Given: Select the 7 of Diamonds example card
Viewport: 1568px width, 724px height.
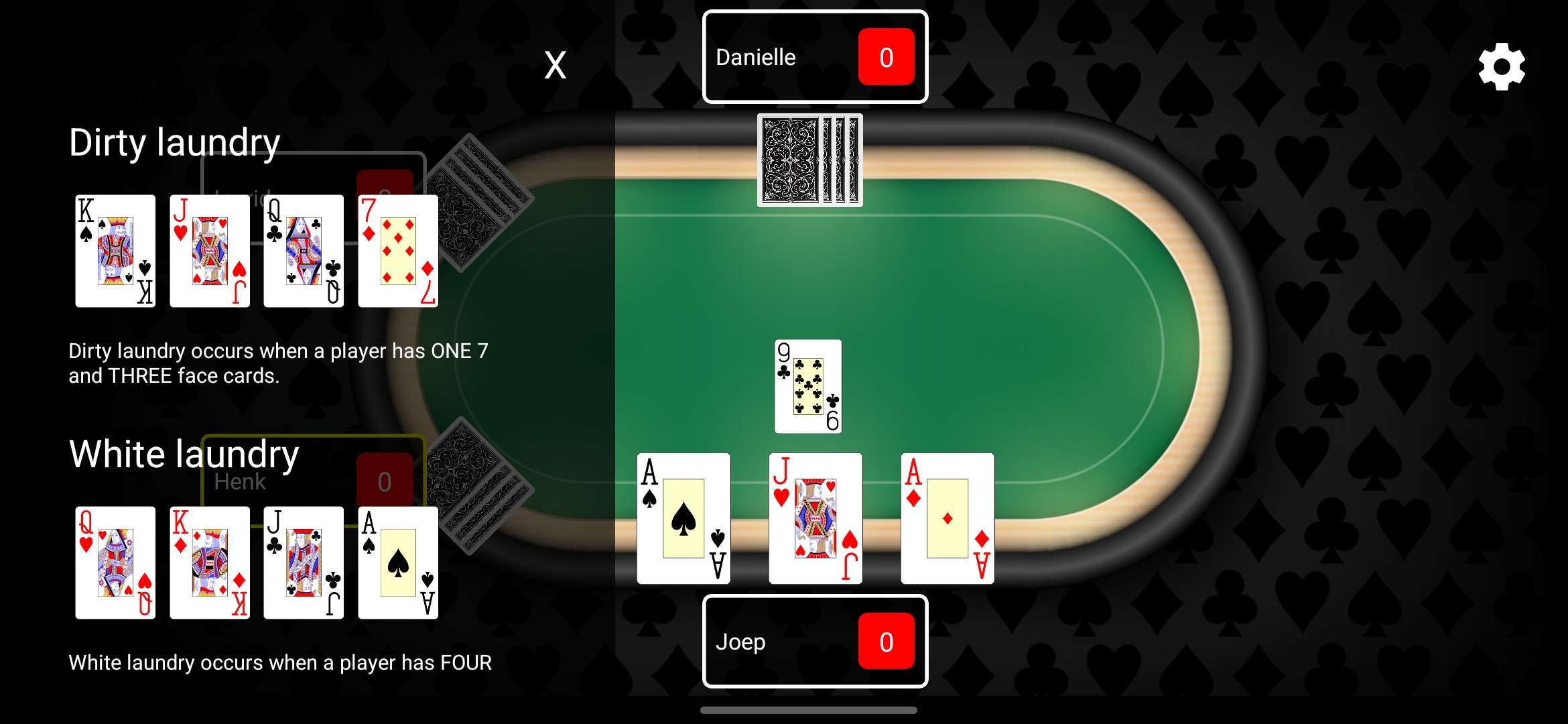Looking at the screenshot, I should coord(397,251).
